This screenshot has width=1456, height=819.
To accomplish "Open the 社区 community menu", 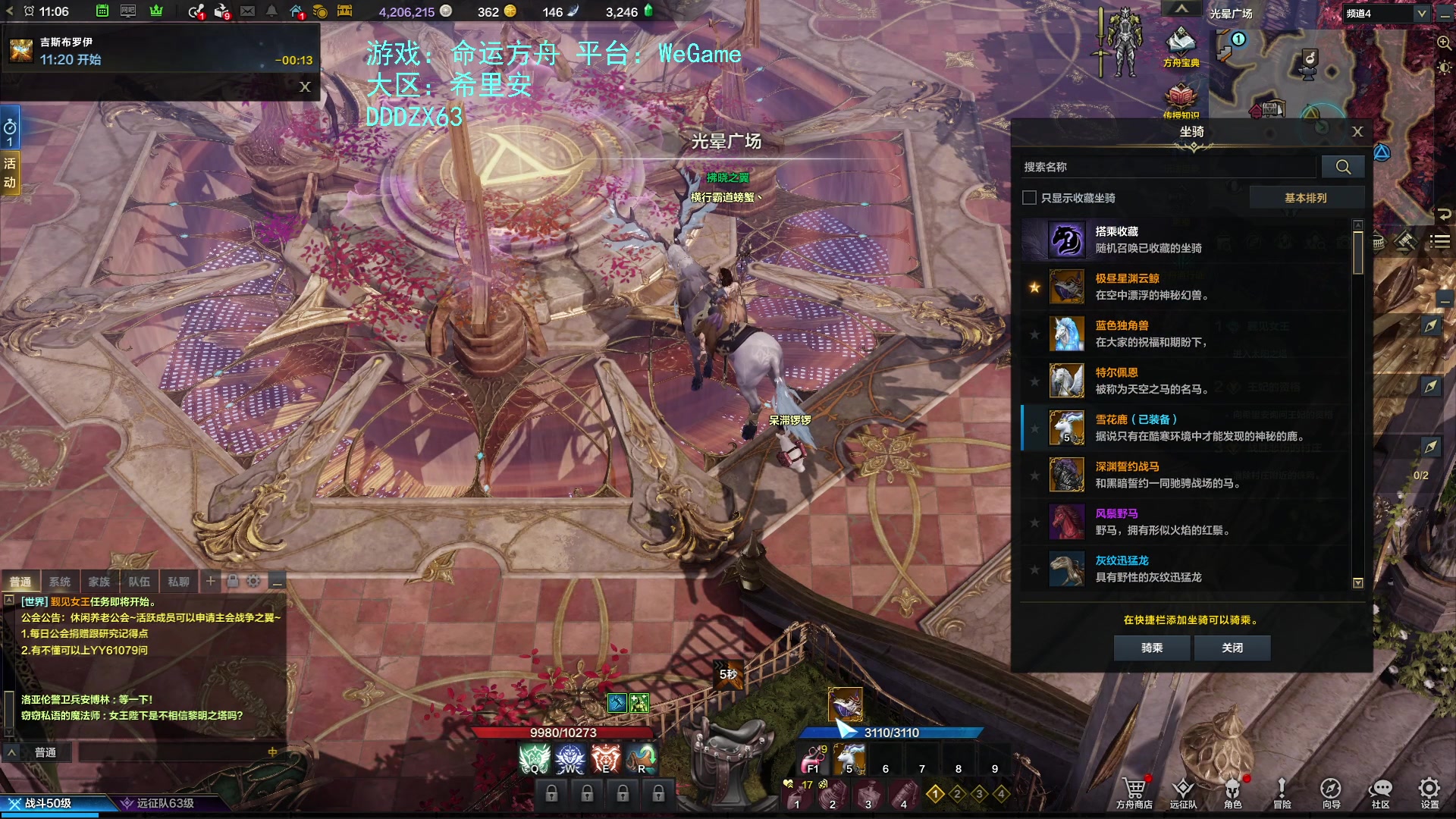I will tap(1380, 792).
